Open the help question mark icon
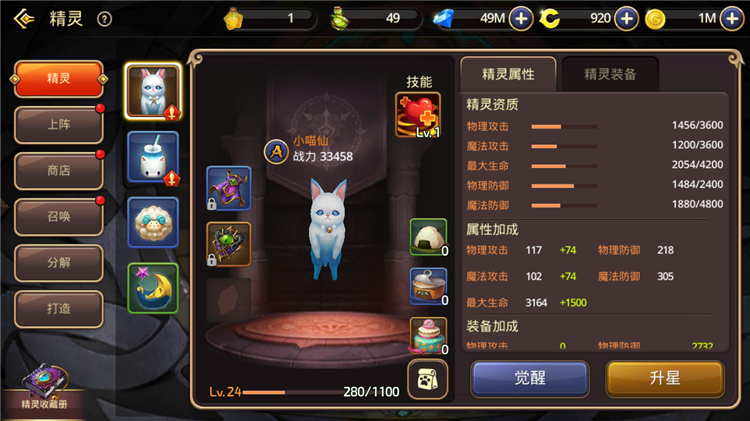This screenshot has width=750, height=421. 105,18
